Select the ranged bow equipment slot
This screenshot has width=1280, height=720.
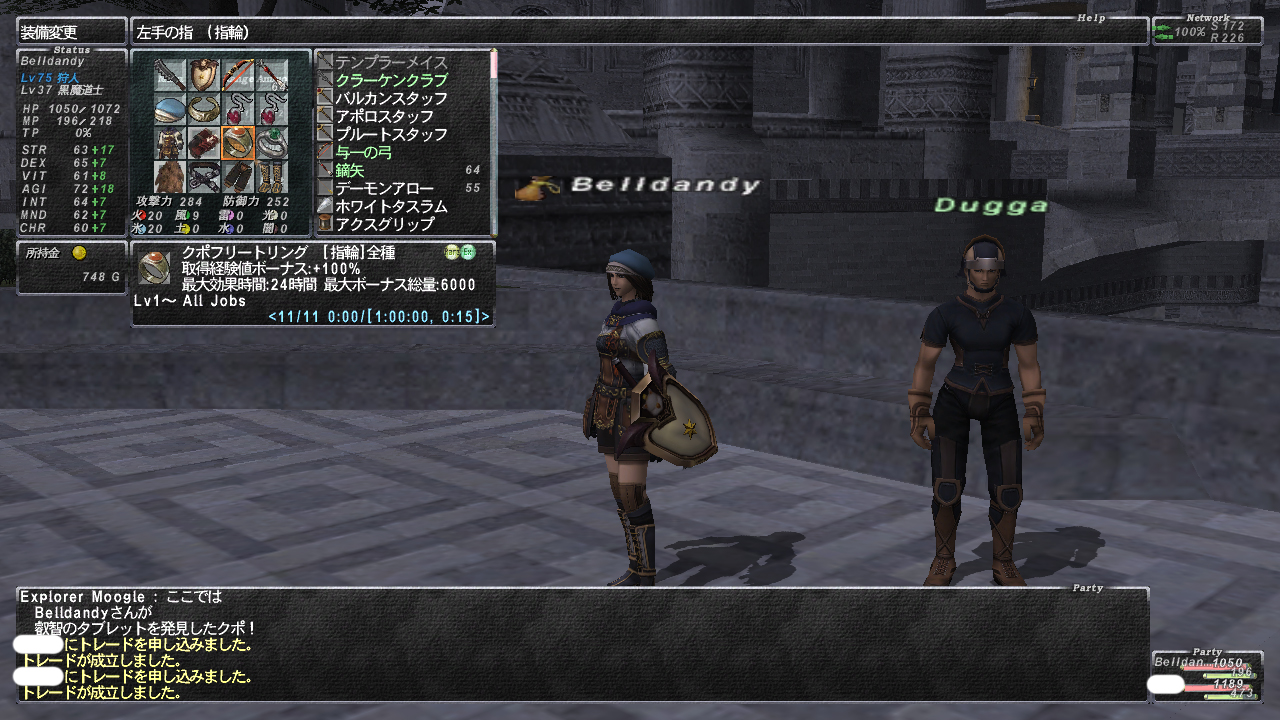(x=238, y=75)
